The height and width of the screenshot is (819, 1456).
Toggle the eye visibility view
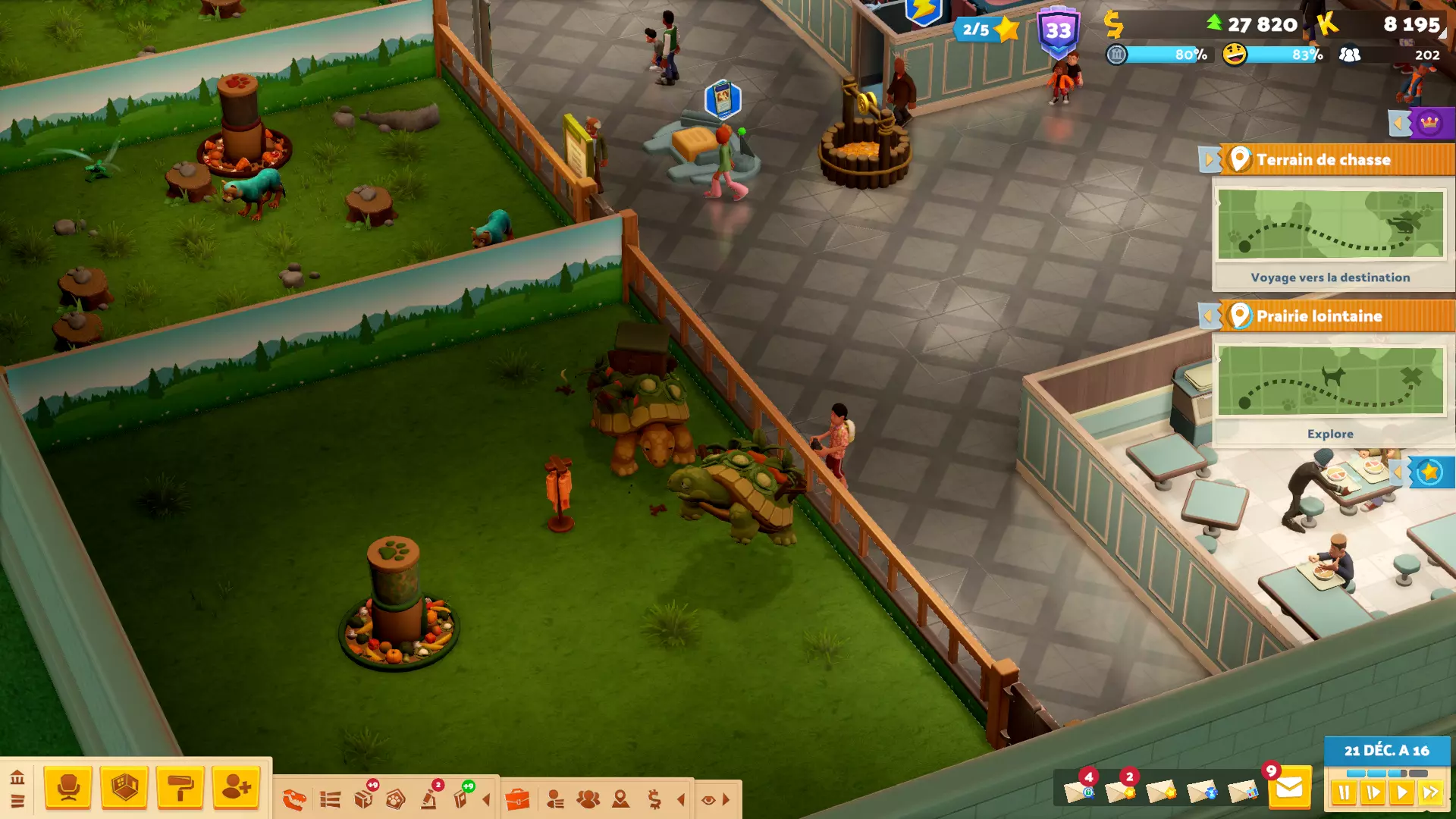(708, 800)
